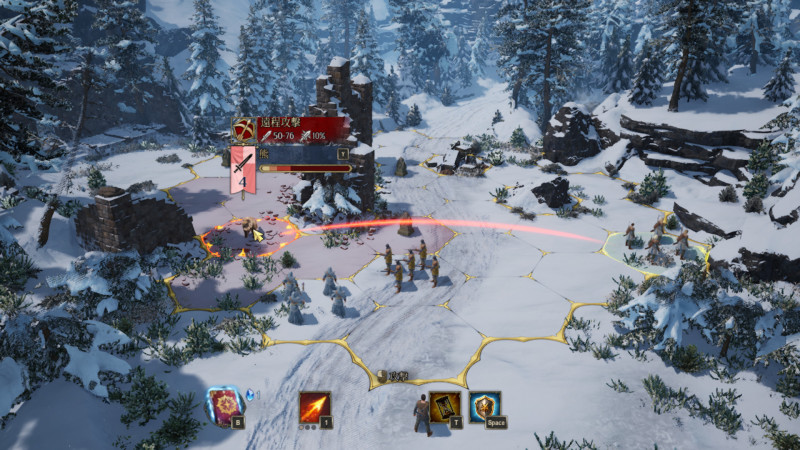Choose the shield defend action
Screen dimensions: 800x450
[484, 405]
